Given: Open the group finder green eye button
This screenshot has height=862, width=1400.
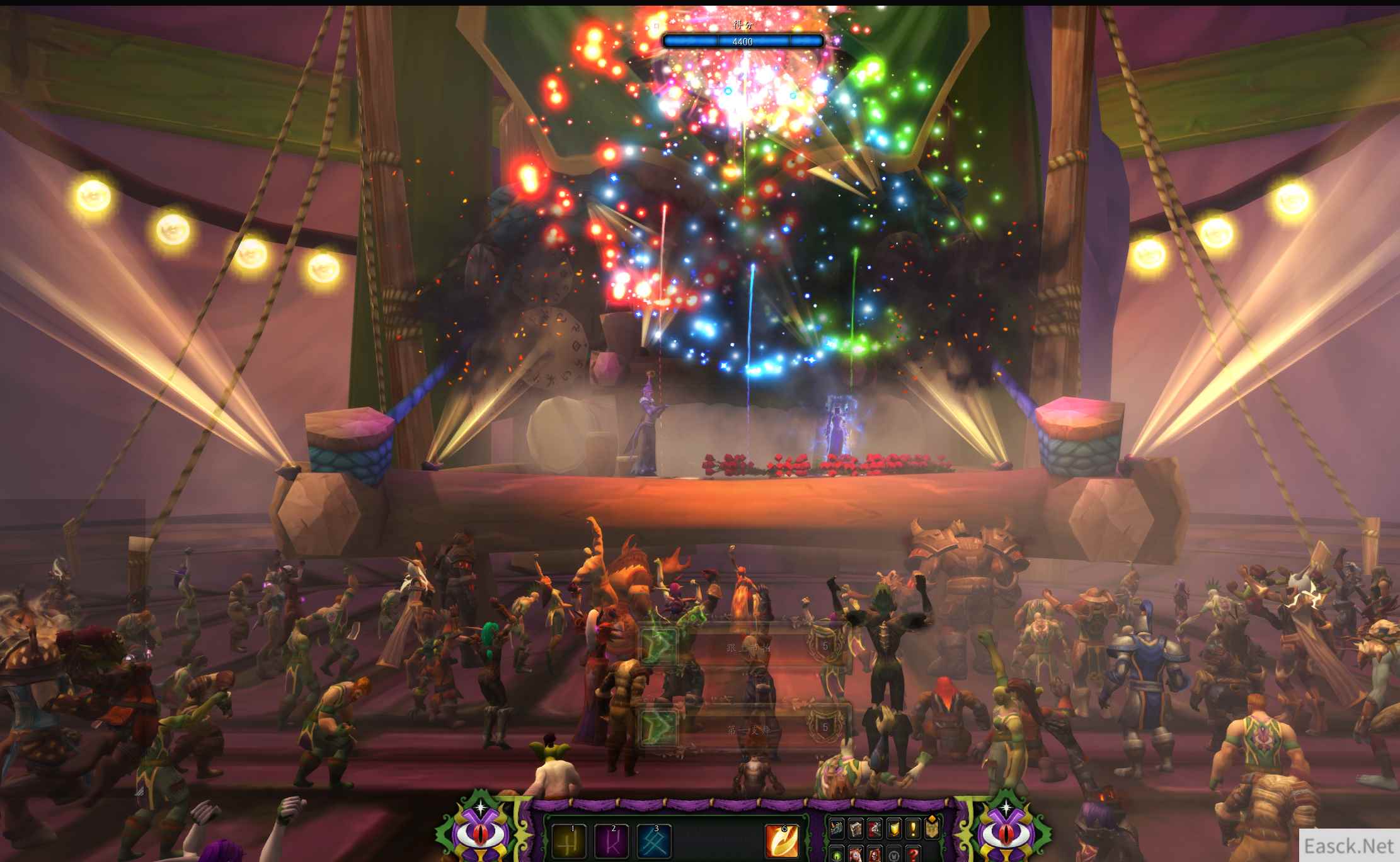Looking at the screenshot, I should pos(837,856).
